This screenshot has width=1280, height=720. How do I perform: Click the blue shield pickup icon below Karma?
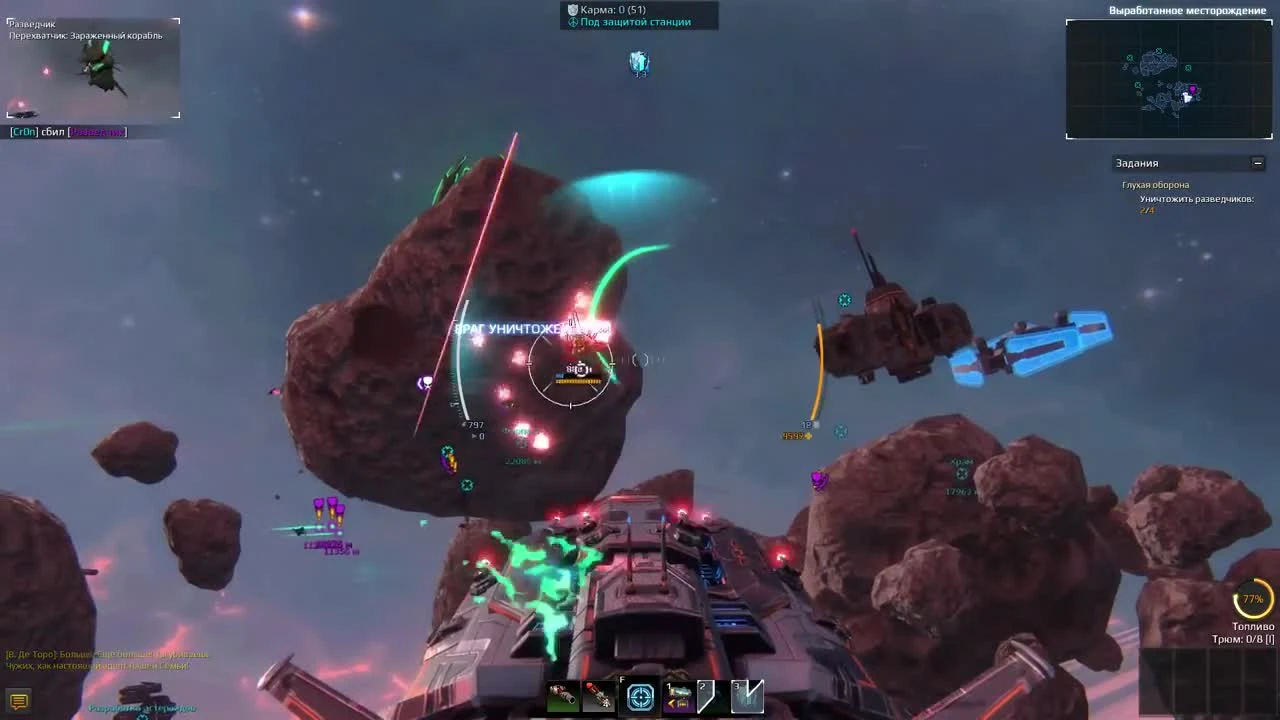point(638,62)
